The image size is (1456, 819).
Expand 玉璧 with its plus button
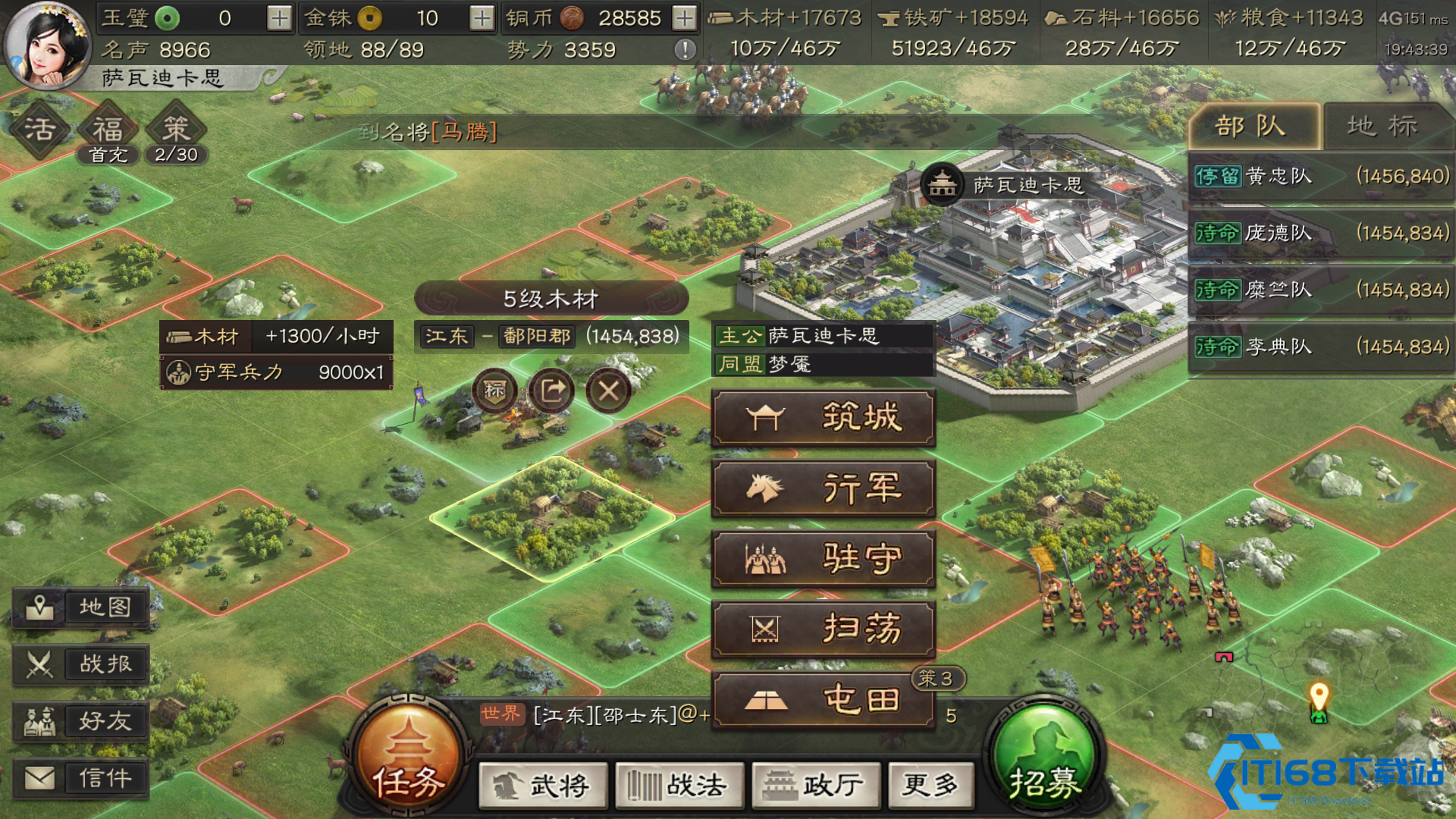tap(278, 17)
